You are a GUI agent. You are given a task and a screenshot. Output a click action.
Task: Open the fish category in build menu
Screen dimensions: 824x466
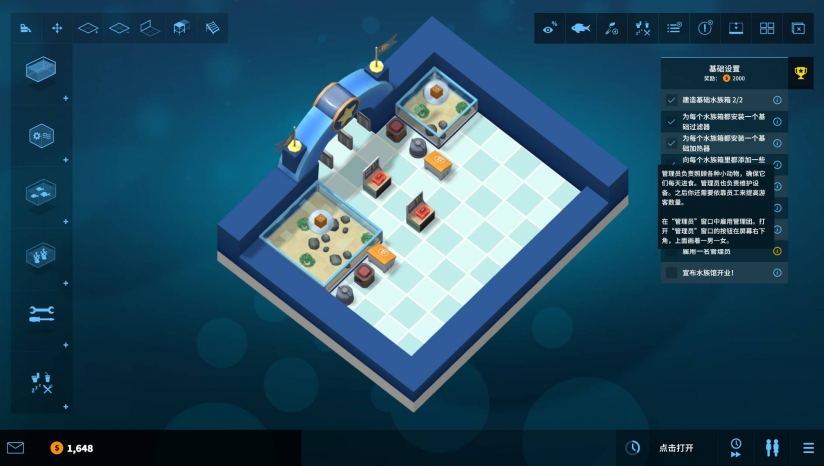[41, 190]
